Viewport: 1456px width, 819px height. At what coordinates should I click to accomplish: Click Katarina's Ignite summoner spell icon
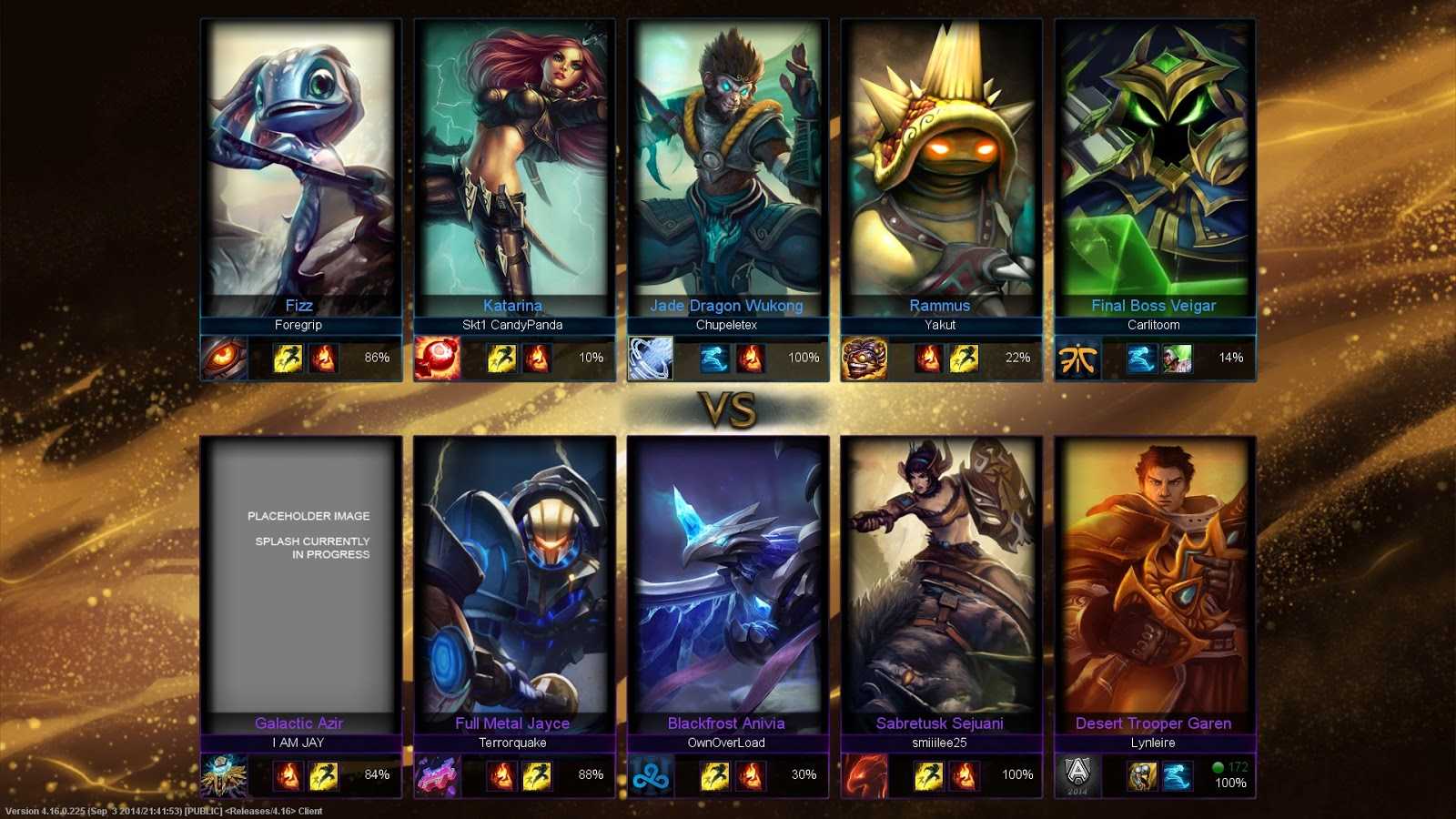(x=537, y=358)
